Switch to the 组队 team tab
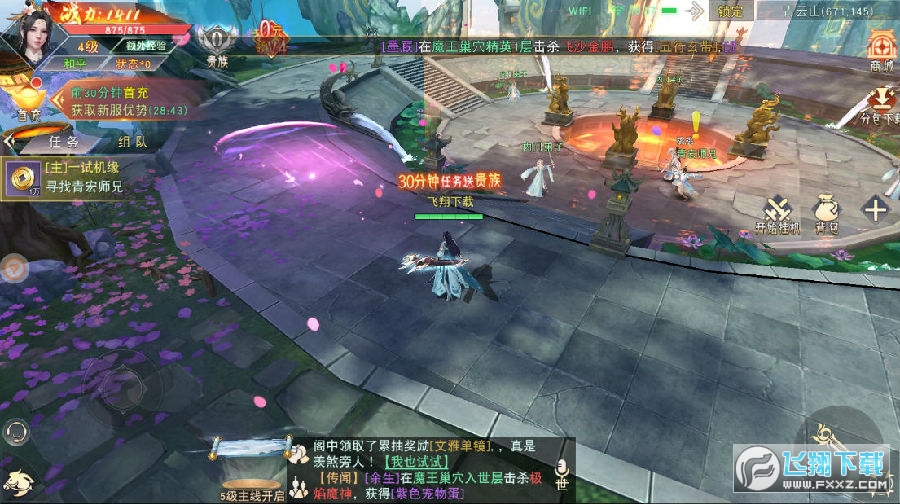Viewport: 900px width, 504px height. pos(133,141)
